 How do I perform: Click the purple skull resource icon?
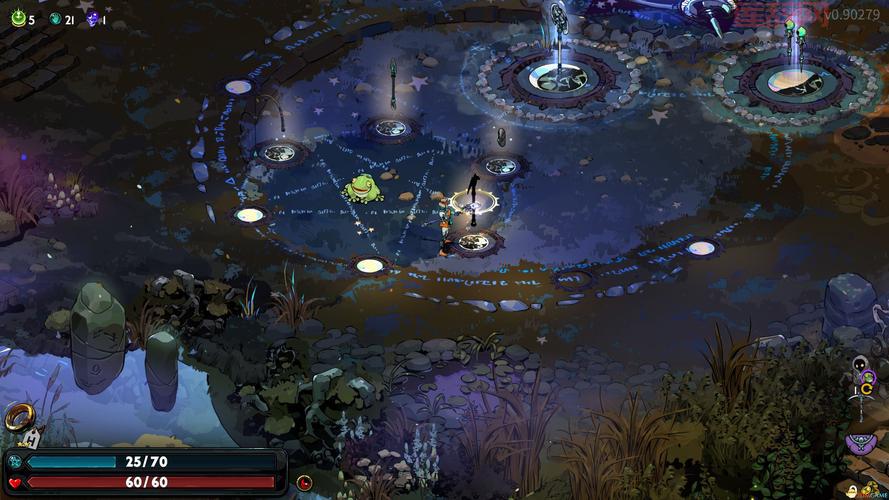click(x=93, y=18)
